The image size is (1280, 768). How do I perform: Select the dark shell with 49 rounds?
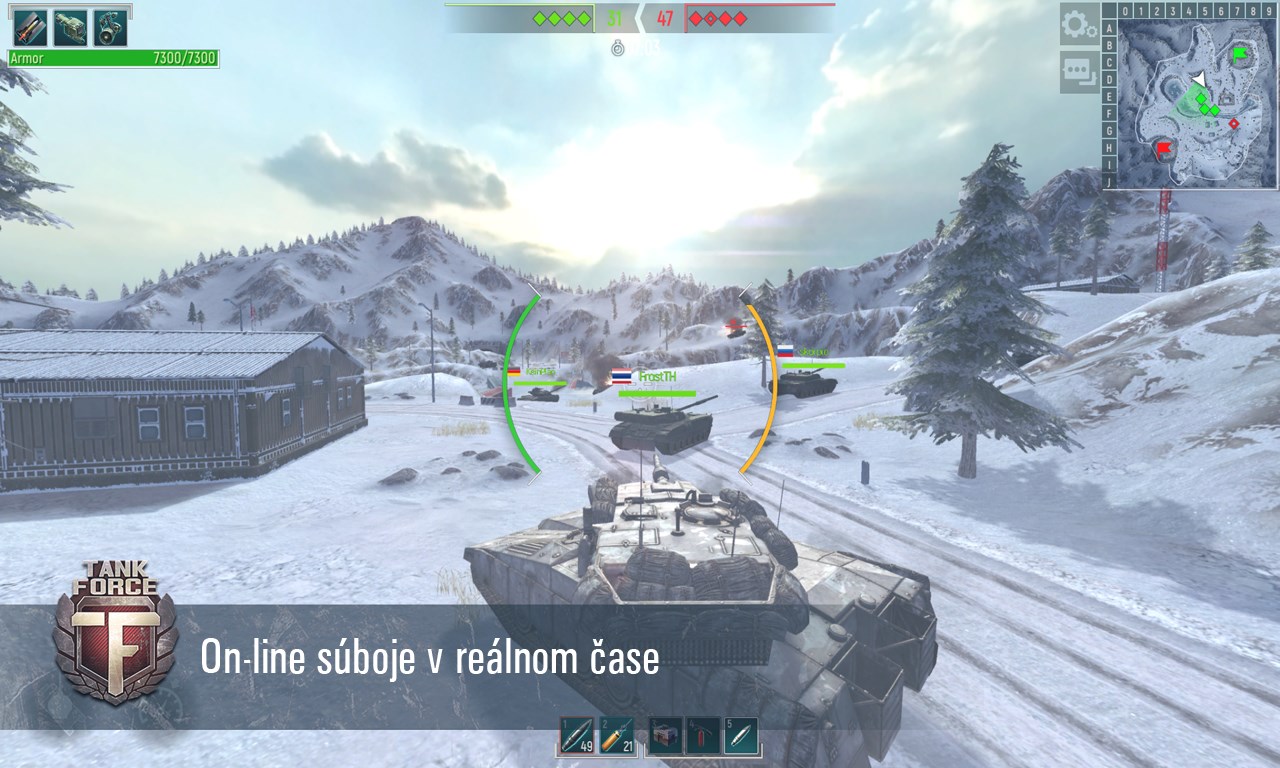tap(576, 735)
